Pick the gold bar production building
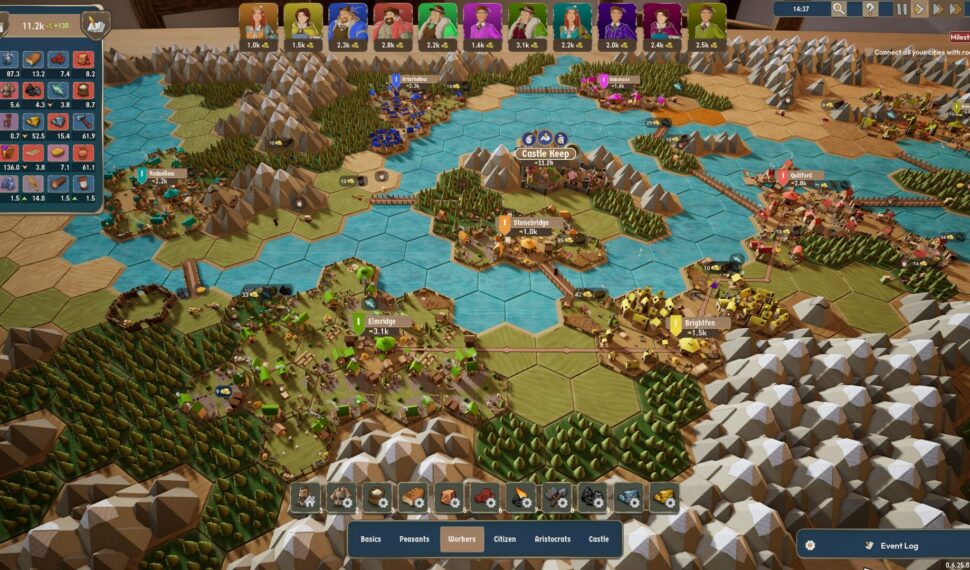Viewport: 970px width, 570px height. click(662, 497)
